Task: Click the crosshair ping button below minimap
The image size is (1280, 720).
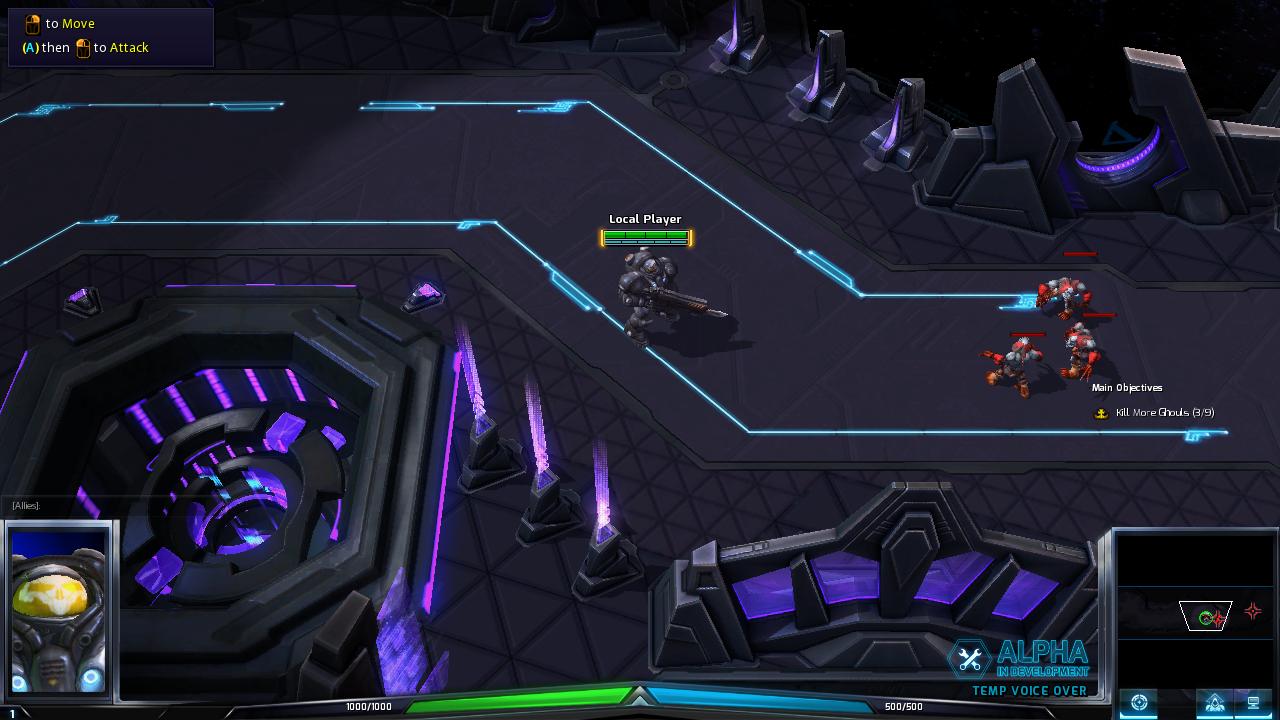Action: click(x=1138, y=703)
